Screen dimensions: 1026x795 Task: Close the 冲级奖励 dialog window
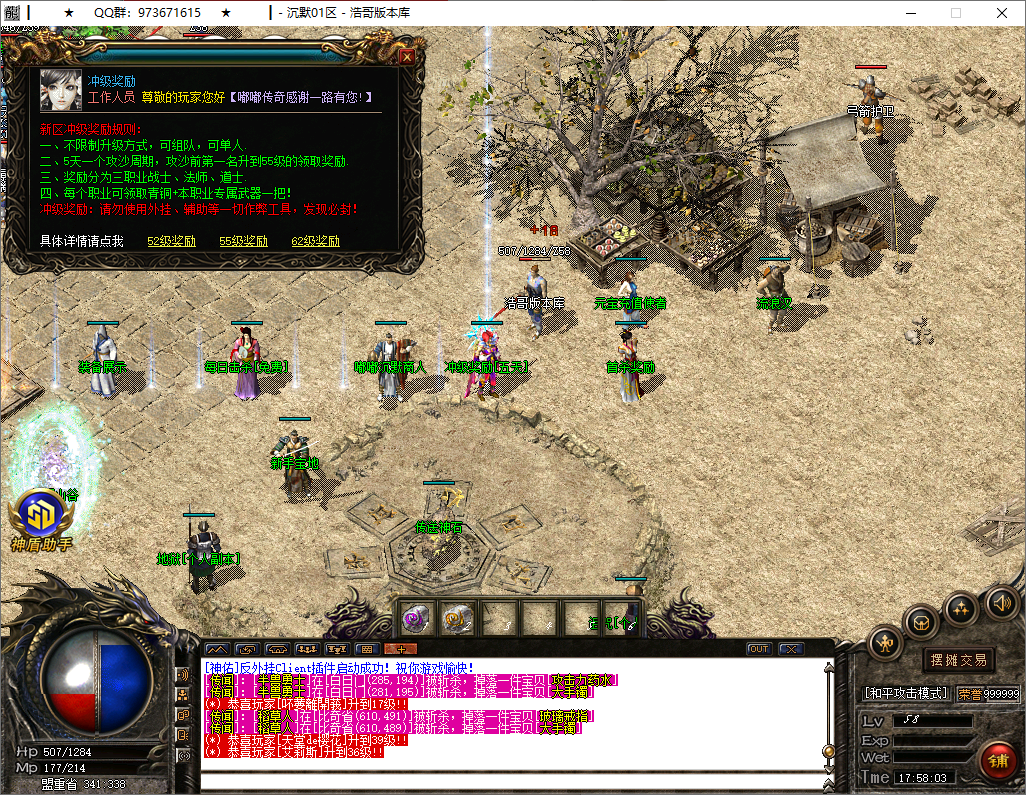(x=406, y=57)
